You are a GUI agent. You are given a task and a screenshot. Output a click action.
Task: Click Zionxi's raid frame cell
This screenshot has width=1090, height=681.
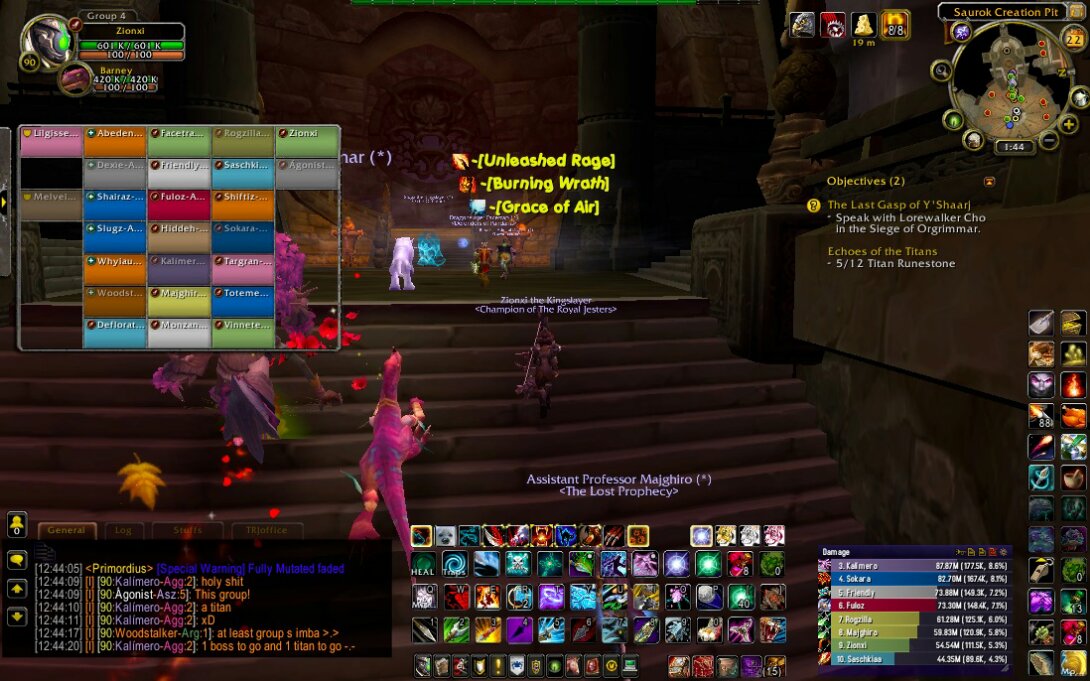tap(307, 141)
